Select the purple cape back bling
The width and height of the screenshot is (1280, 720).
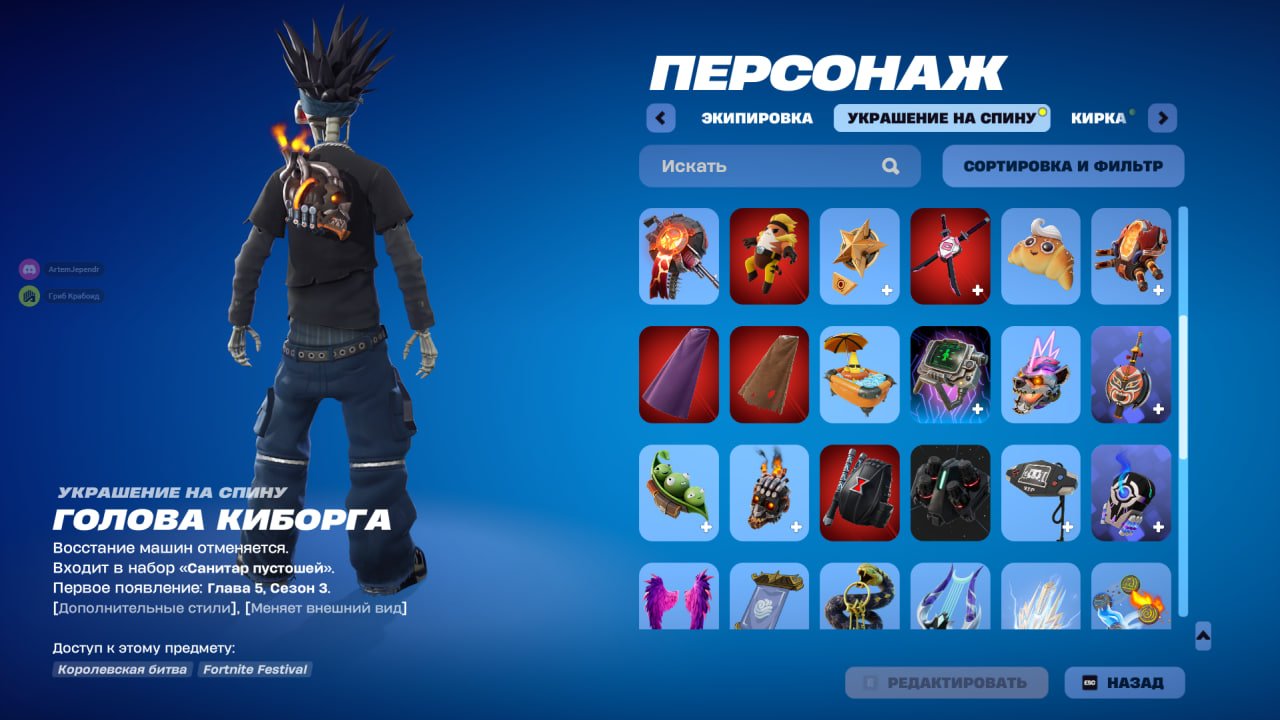click(x=678, y=375)
